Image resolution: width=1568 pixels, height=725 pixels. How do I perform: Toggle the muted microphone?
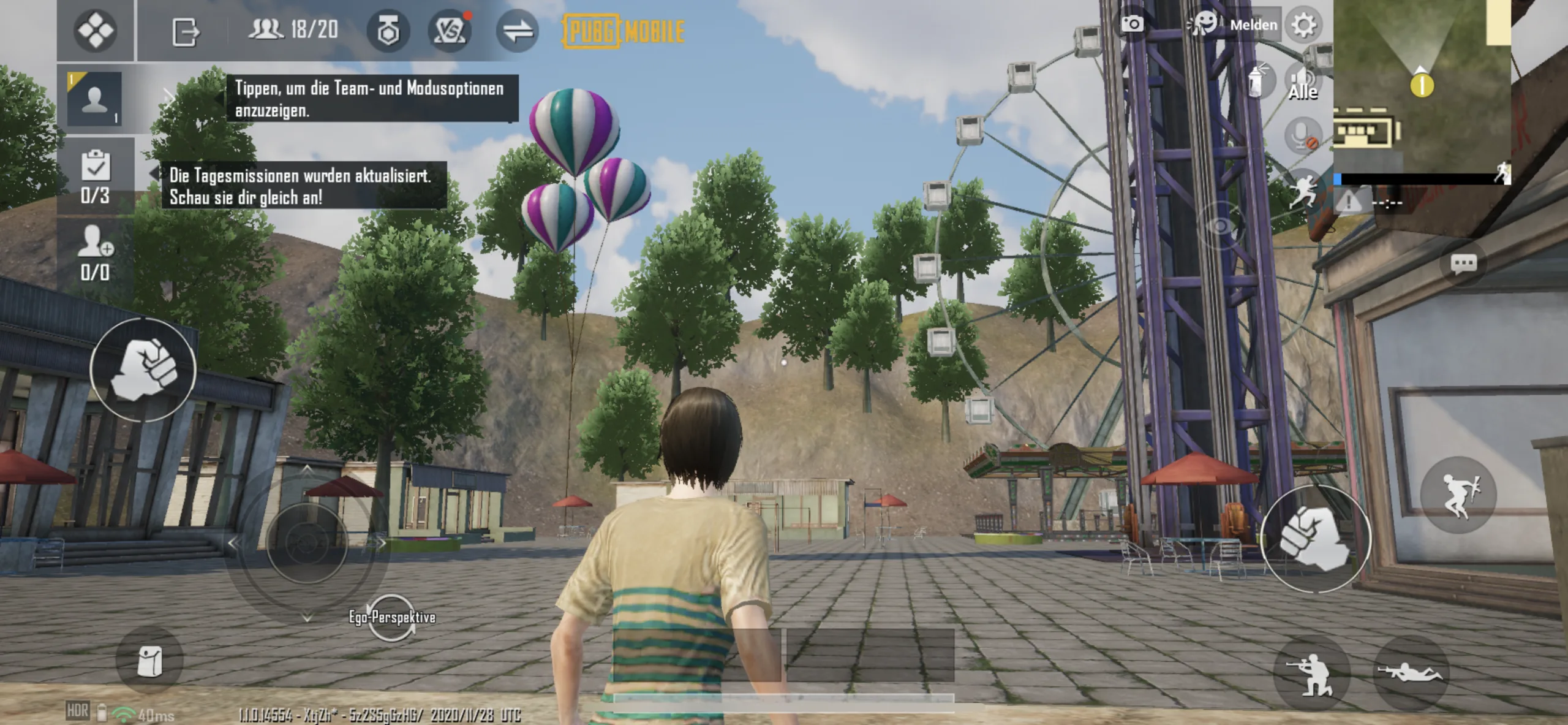click(x=1302, y=135)
